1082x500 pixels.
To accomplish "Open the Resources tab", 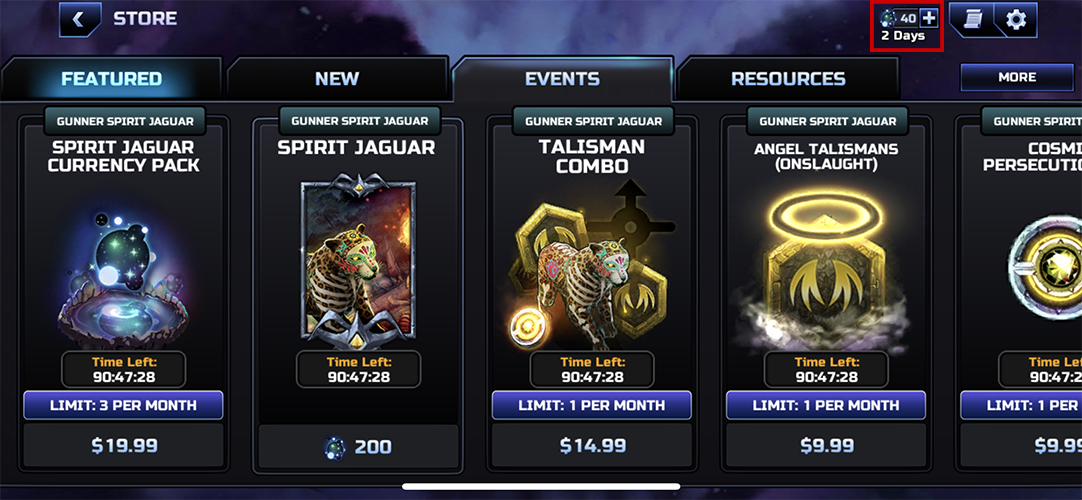I will point(788,79).
